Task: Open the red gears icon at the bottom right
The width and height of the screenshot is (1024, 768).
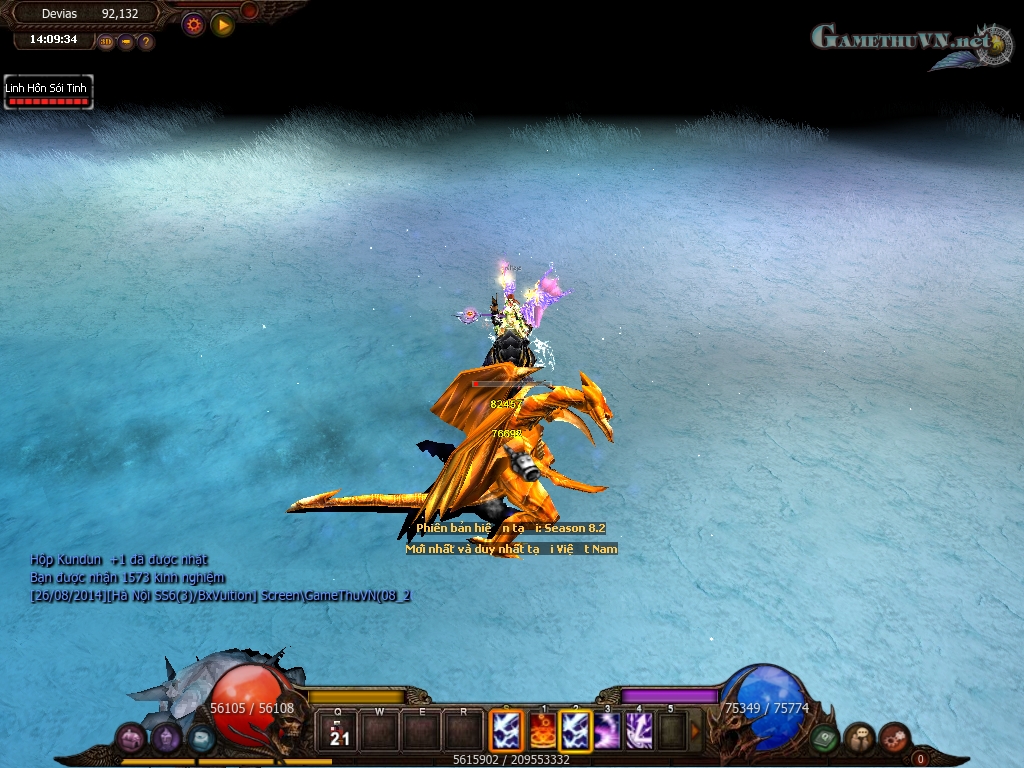Action: point(894,738)
